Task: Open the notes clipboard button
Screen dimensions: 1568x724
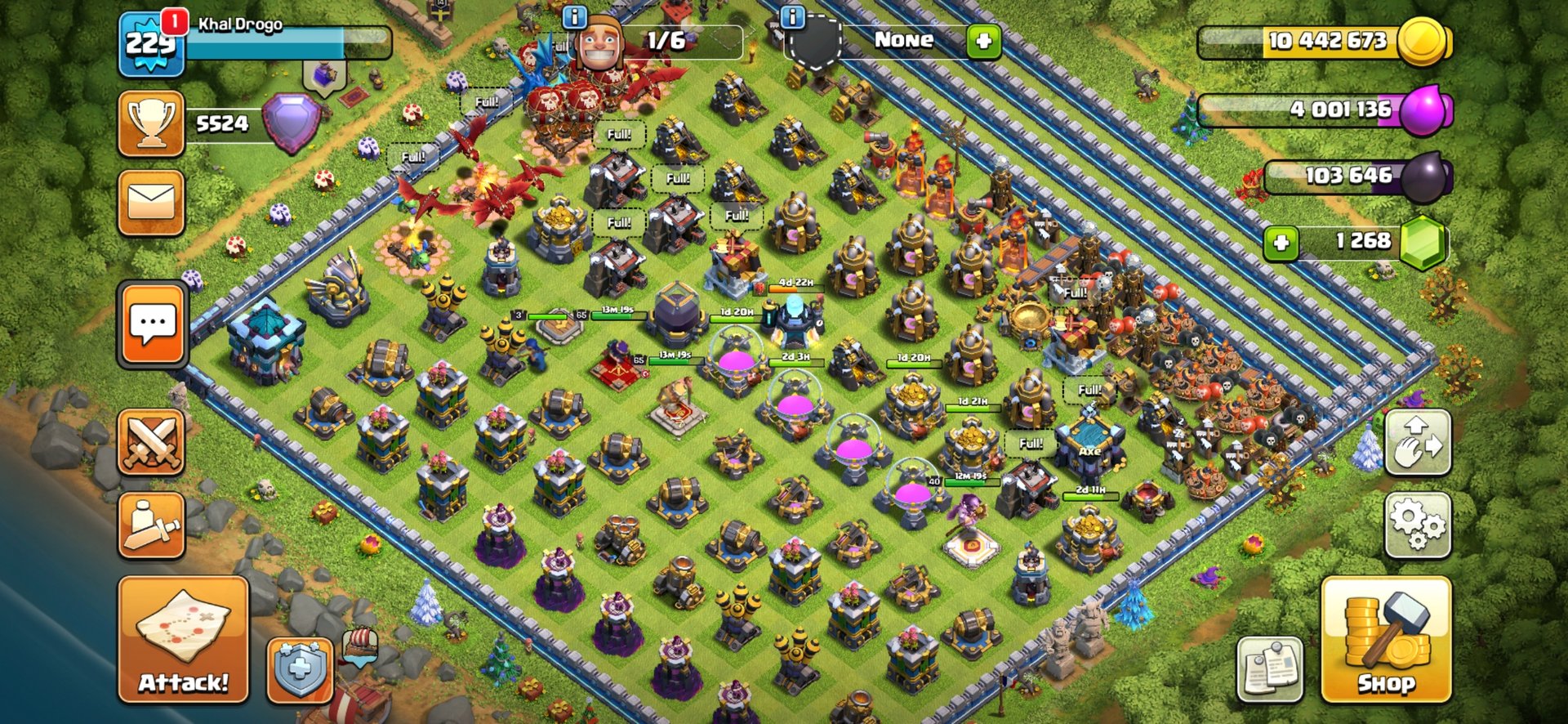Action: (1270, 669)
